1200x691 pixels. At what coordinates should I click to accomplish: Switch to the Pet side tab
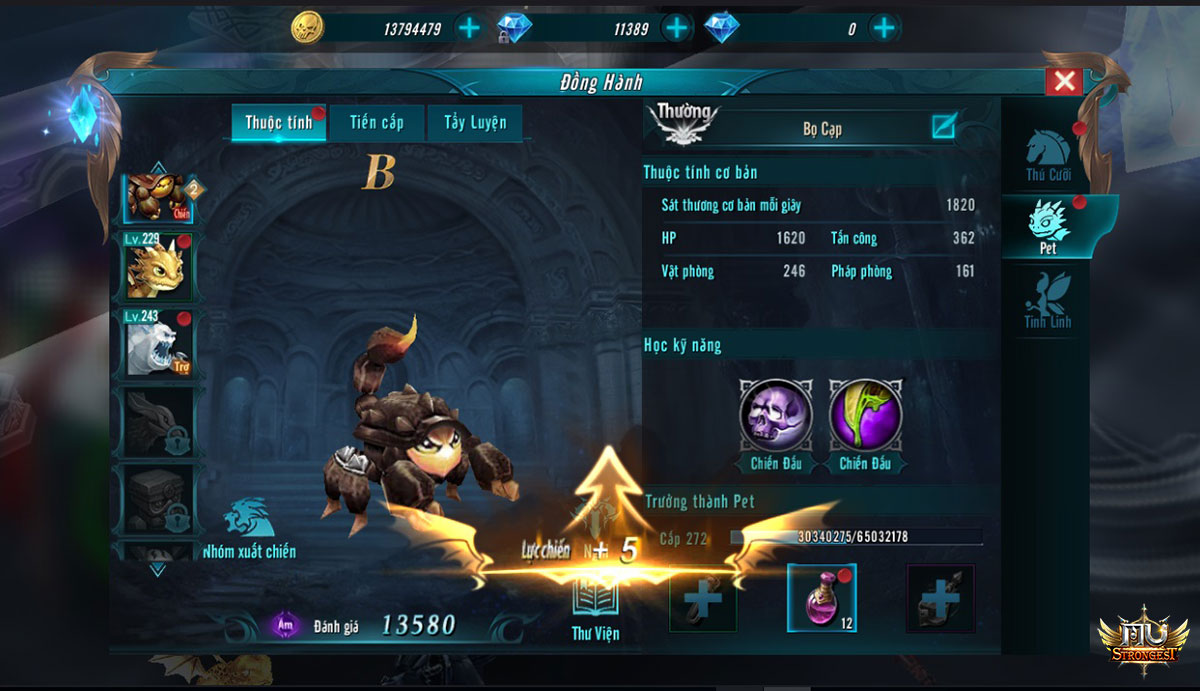pyautogui.click(x=1048, y=226)
